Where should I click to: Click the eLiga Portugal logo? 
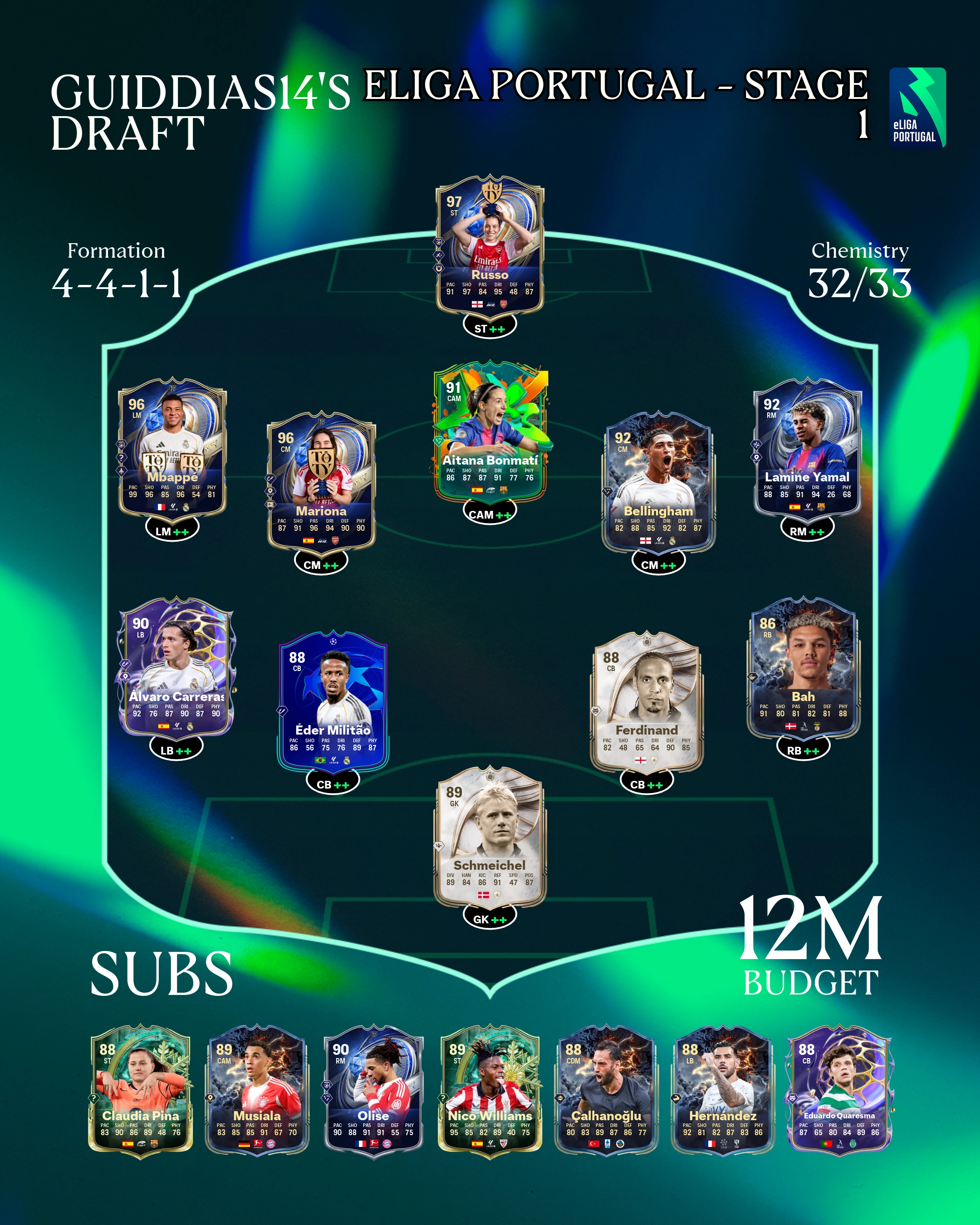916,108
